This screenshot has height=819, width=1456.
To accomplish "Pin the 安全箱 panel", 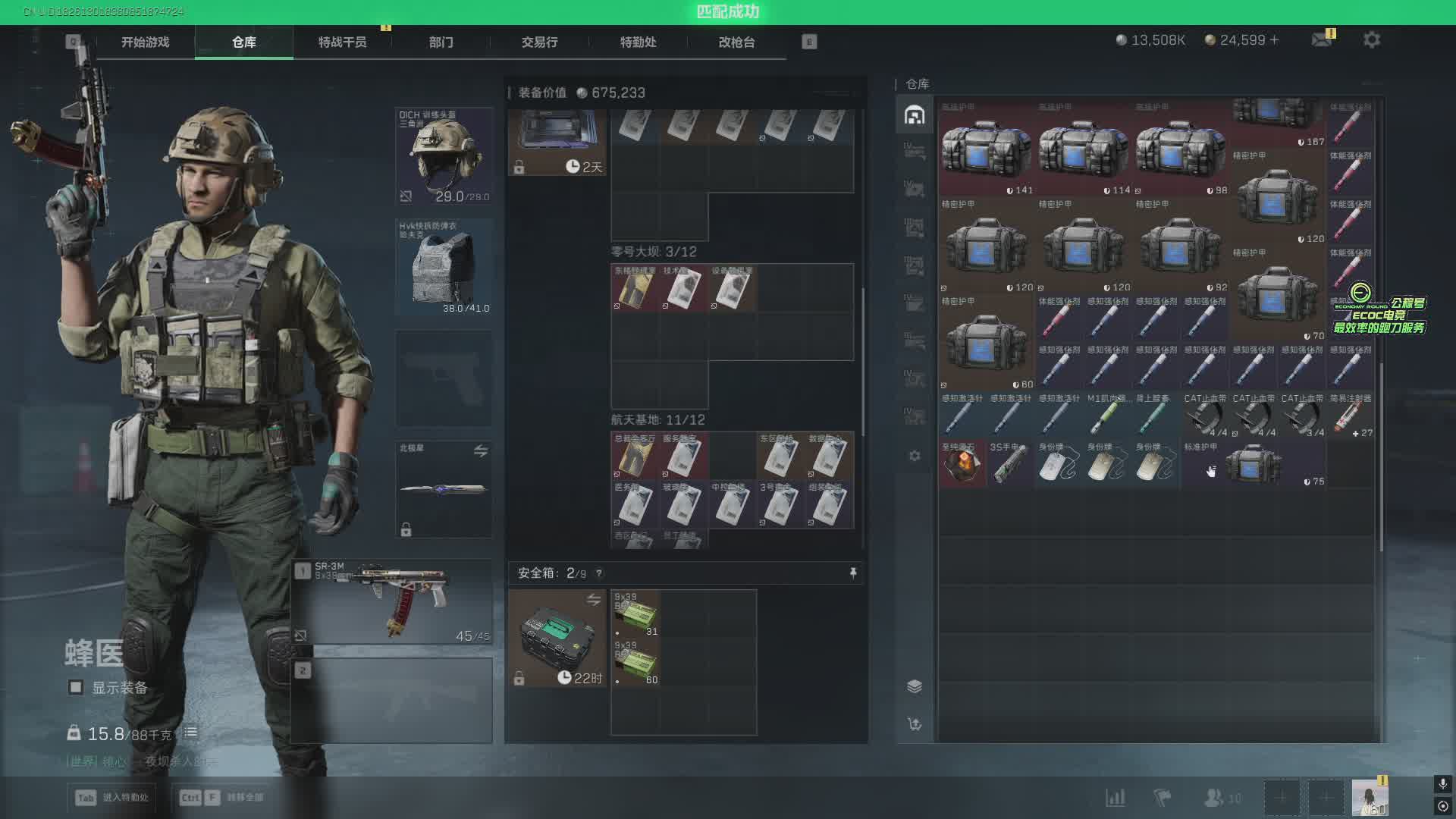I will (853, 573).
